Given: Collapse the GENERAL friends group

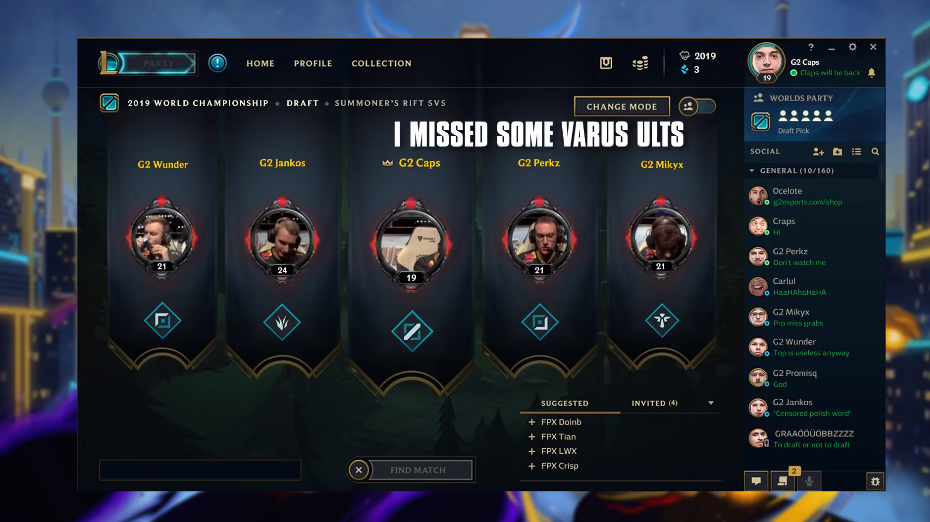Looking at the screenshot, I should [x=753, y=171].
